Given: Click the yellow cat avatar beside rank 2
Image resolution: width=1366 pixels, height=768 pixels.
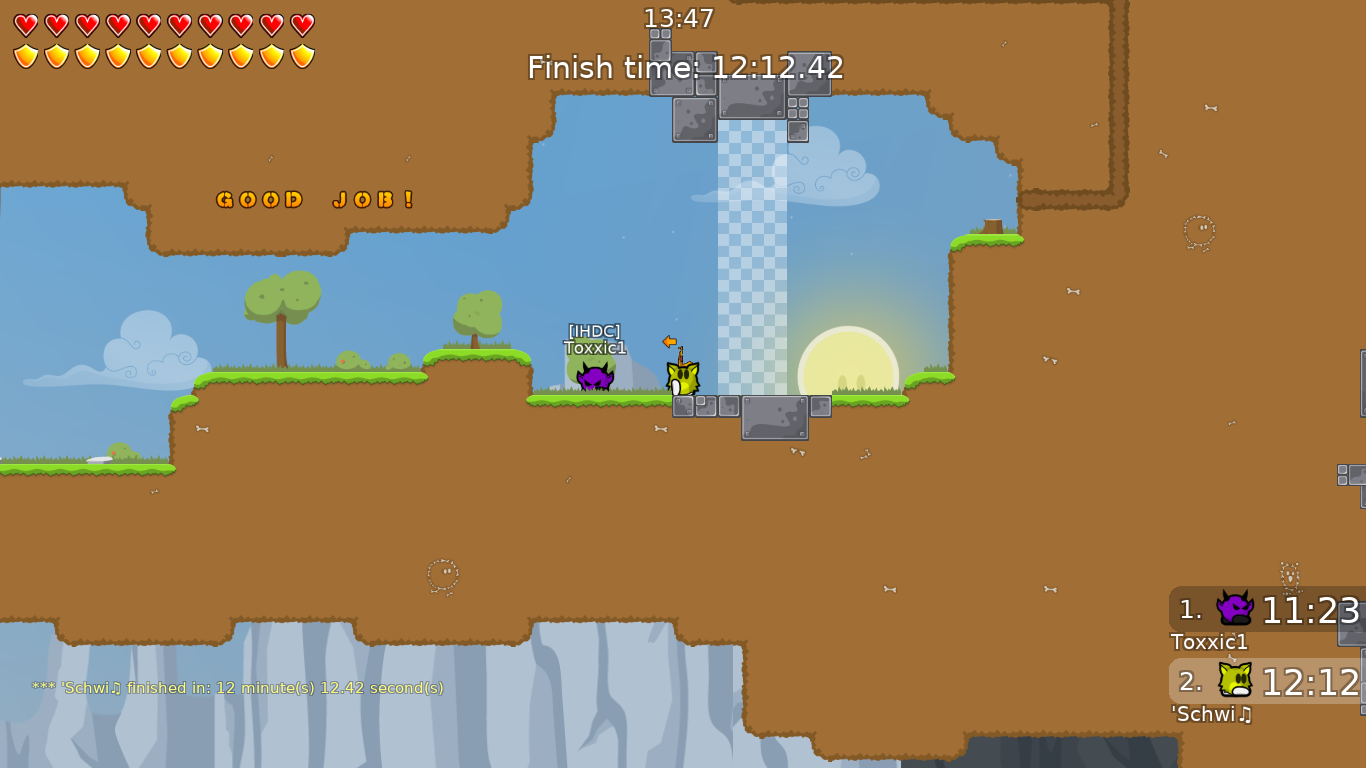Looking at the screenshot, I should pyautogui.click(x=1234, y=681).
